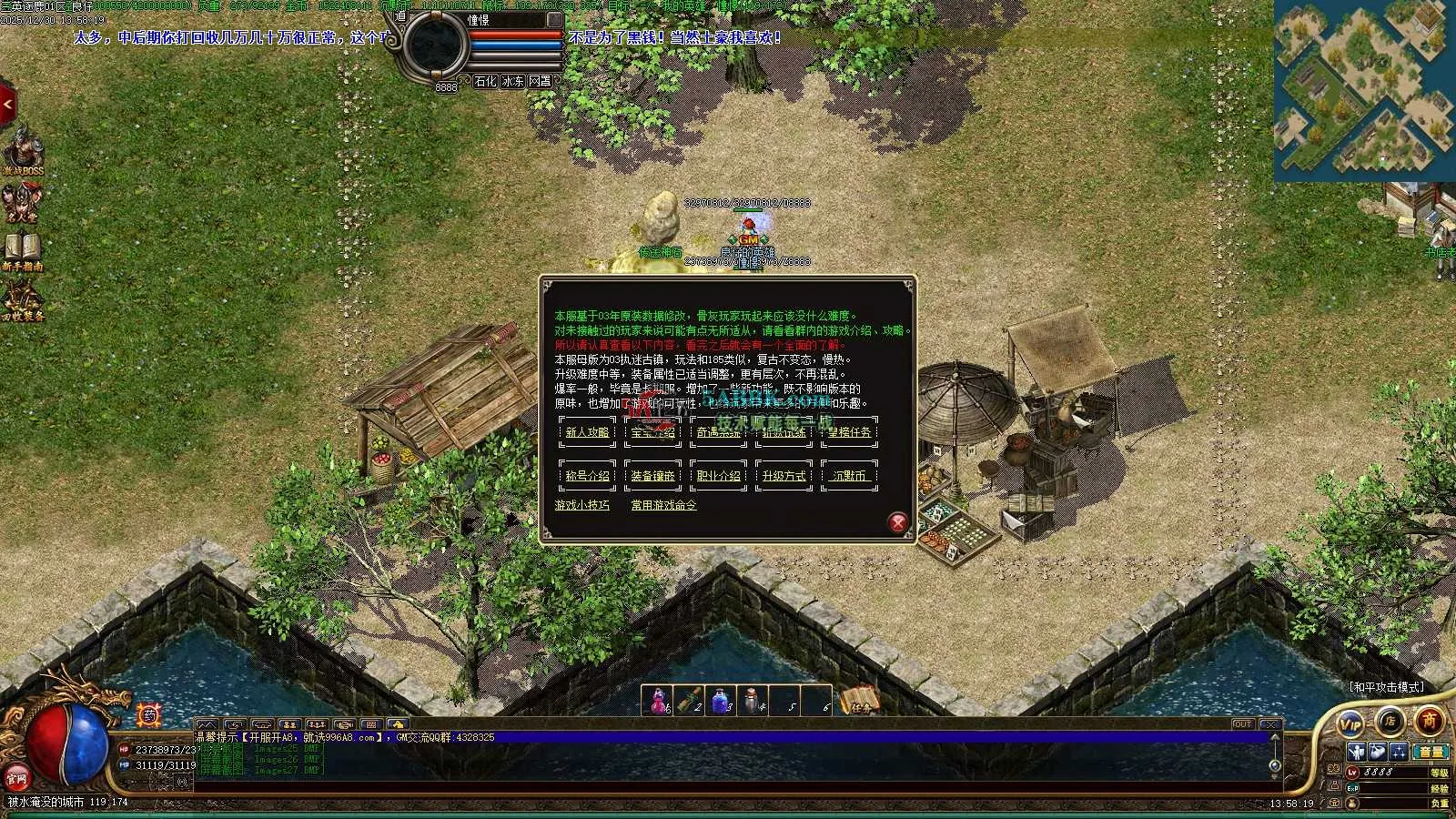The image size is (1456, 819).
Task: Choose the 职业介绍 class introduction link
Action: 718,476
